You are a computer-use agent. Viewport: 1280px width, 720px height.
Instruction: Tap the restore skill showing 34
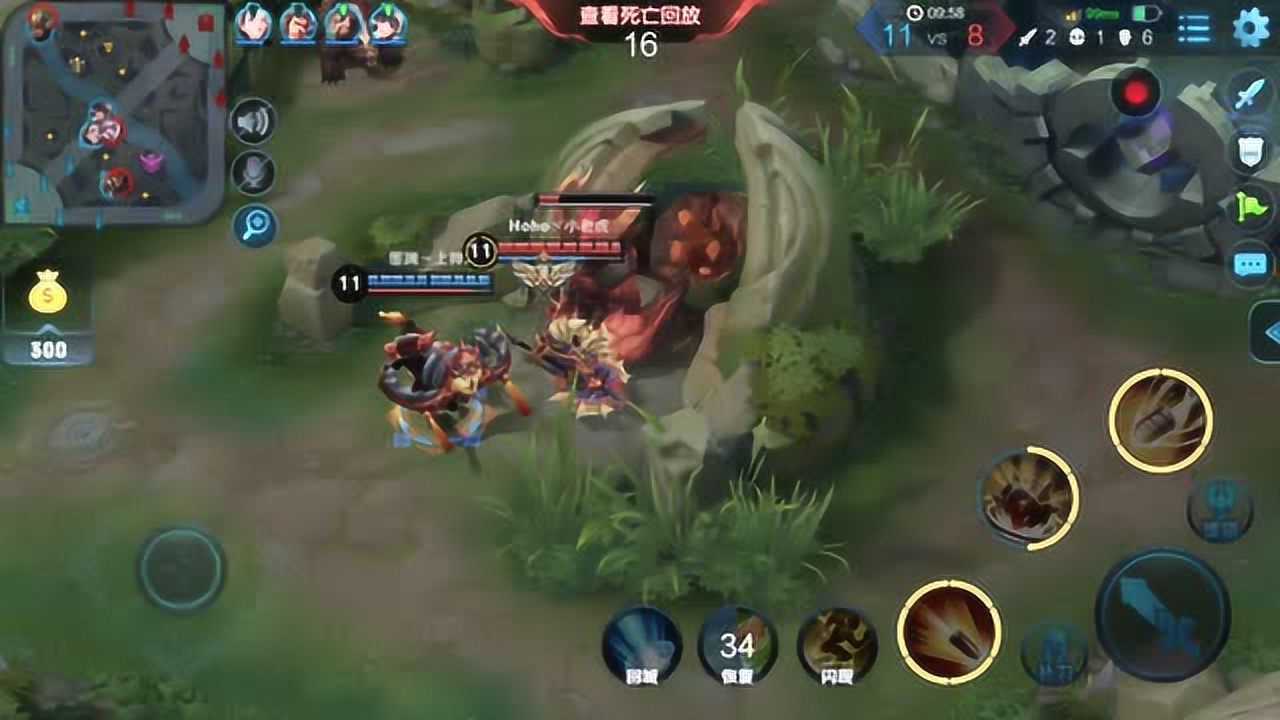click(x=738, y=647)
